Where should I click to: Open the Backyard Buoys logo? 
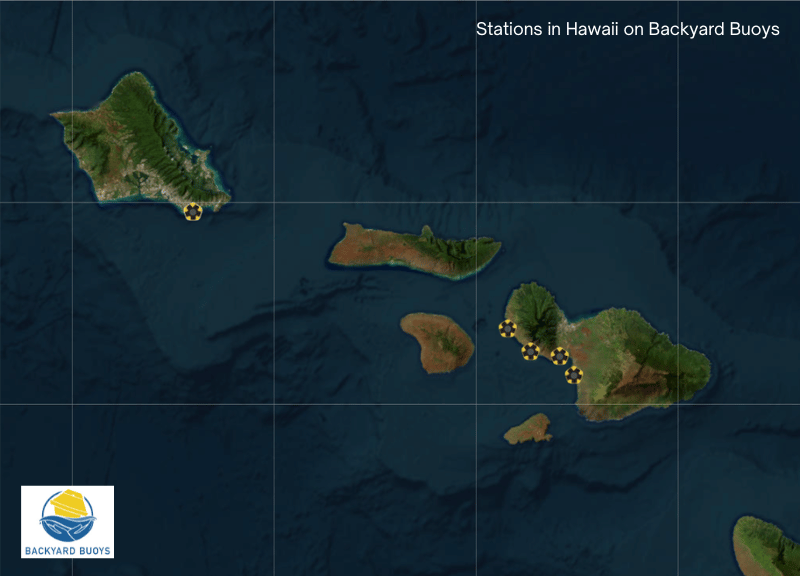[67, 521]
